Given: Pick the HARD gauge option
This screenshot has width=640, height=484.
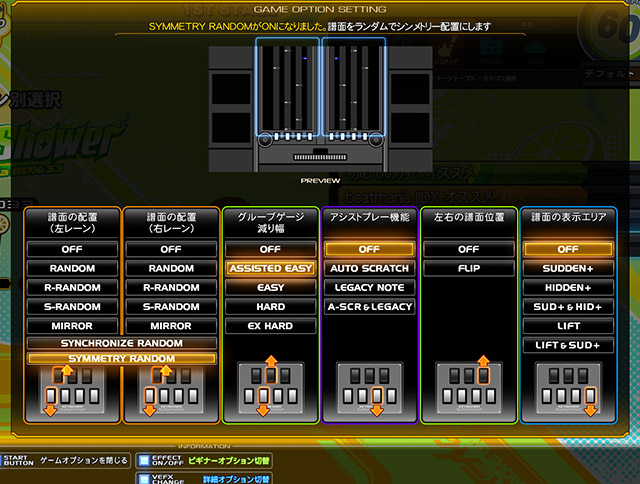Looking at the screenshot, I should (270, 307).
